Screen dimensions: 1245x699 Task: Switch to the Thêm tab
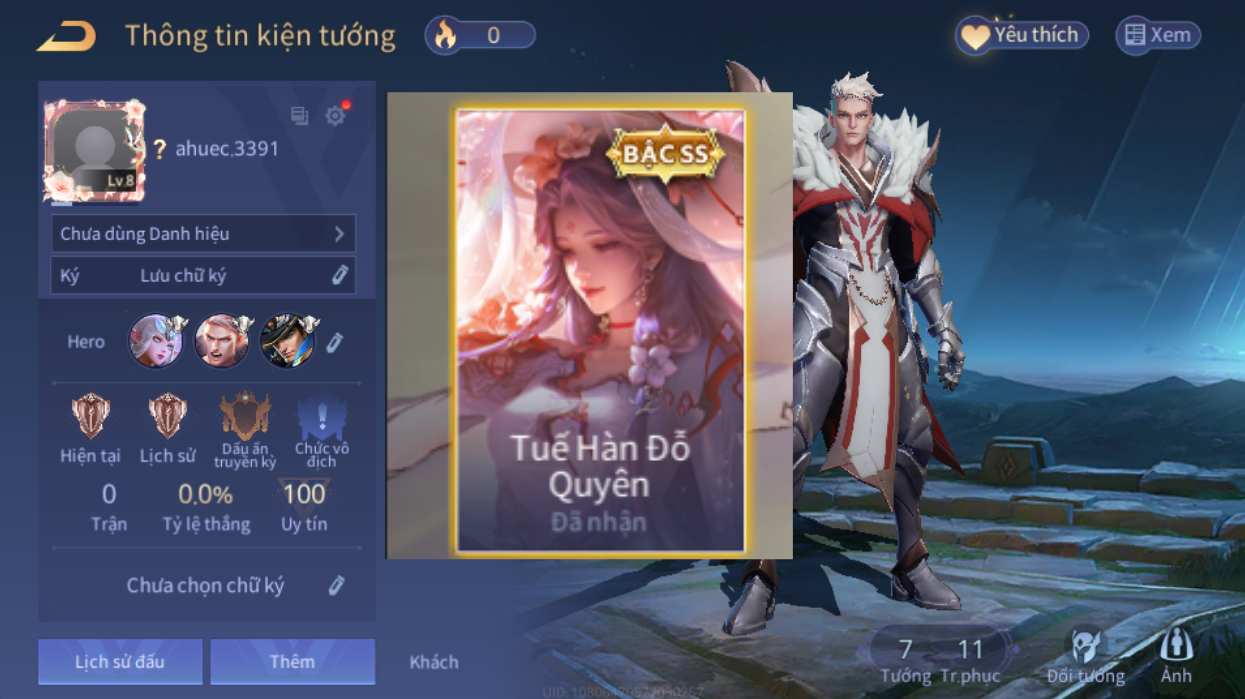292,662
